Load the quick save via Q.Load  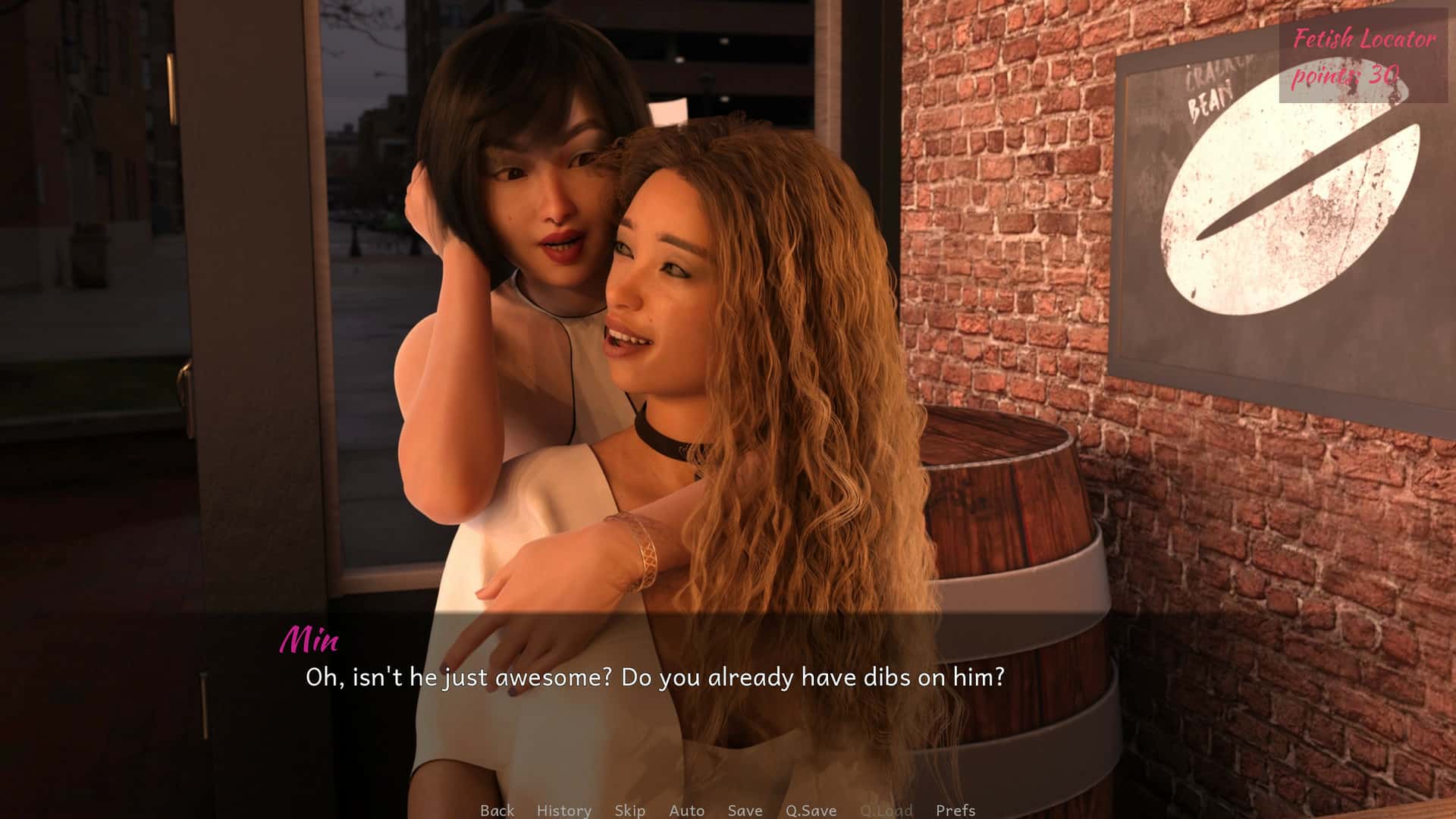(884, 811)
